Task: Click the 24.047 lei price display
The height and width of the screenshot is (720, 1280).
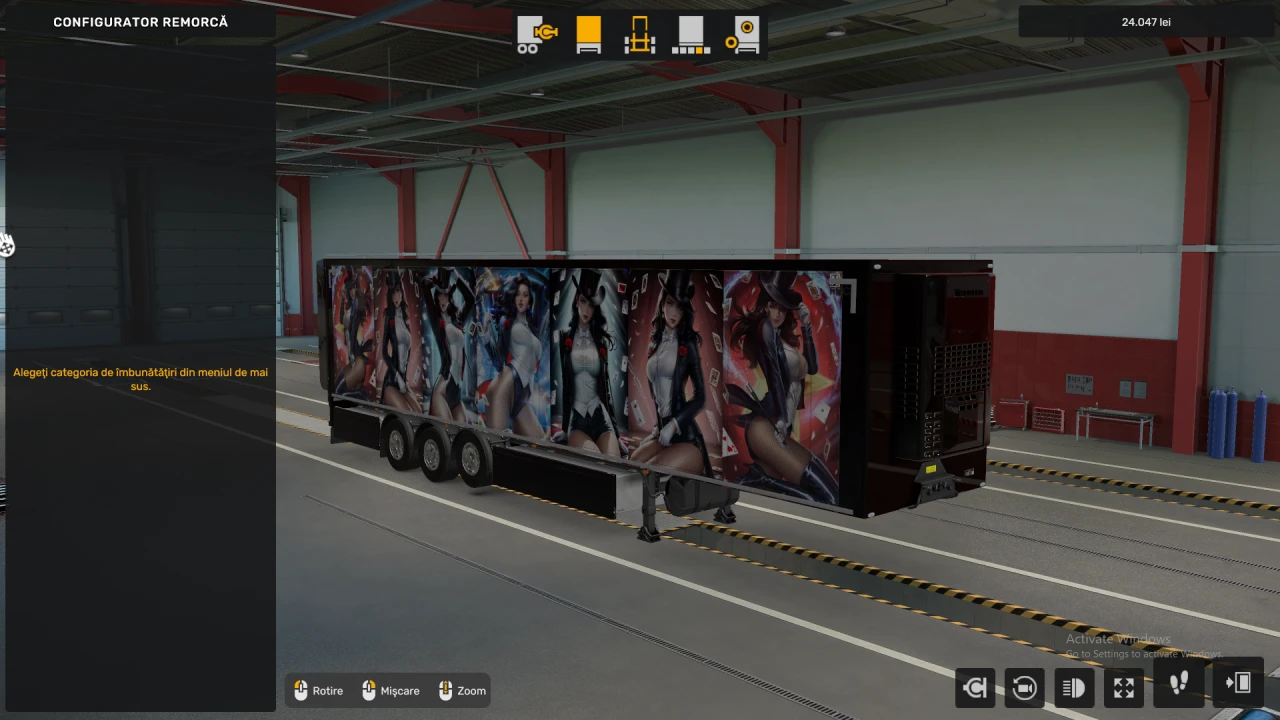Action: [1146, 21]
